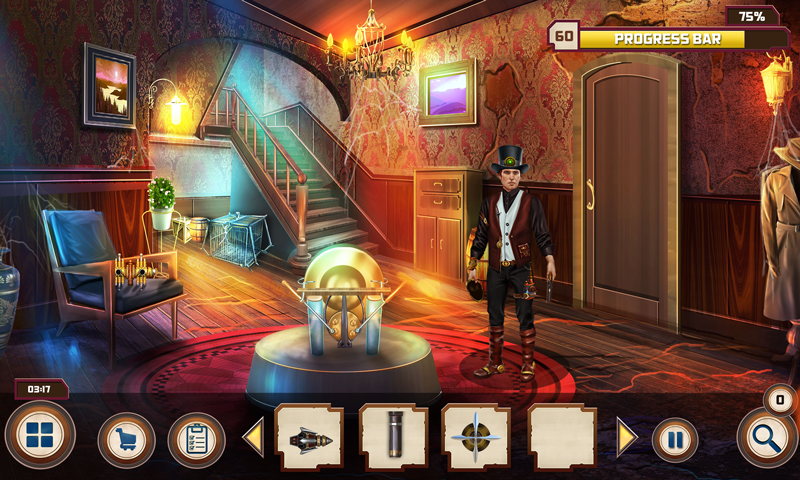This screenshot has width=800, height=480.
Task: Open the shopping cart store
Action: point(126,440)
